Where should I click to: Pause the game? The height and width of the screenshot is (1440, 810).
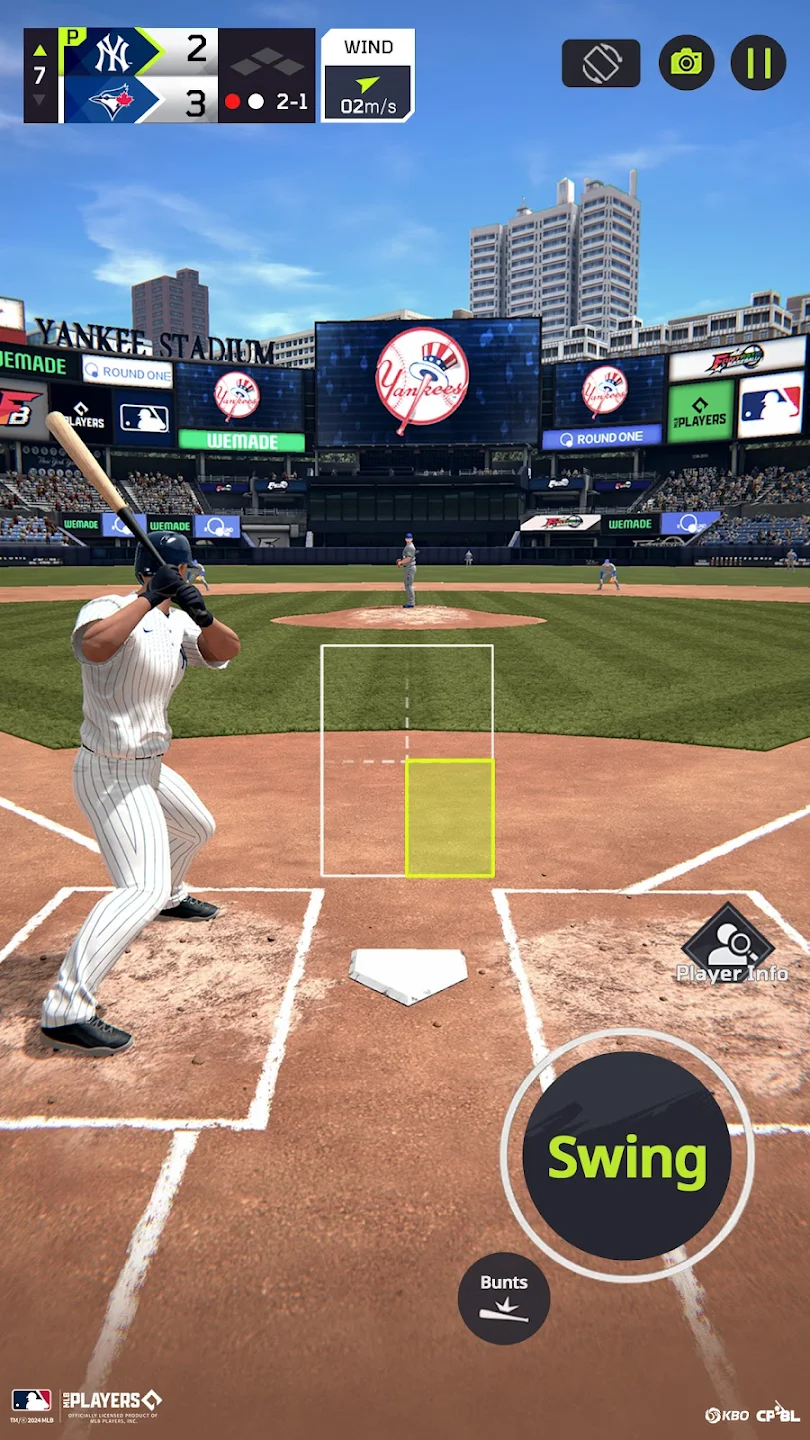click(758, 63)
